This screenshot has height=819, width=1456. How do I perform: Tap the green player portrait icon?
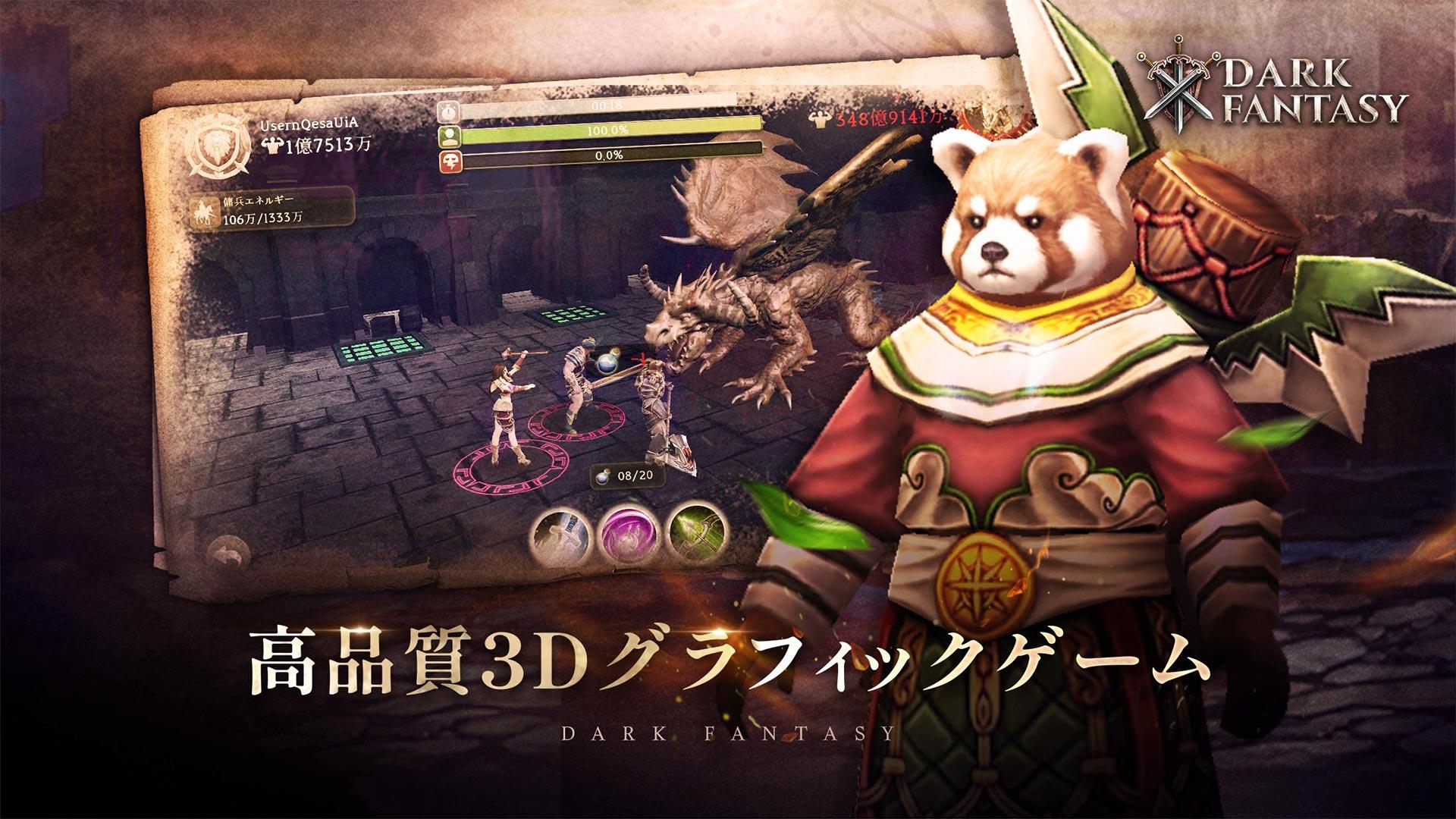450,136
